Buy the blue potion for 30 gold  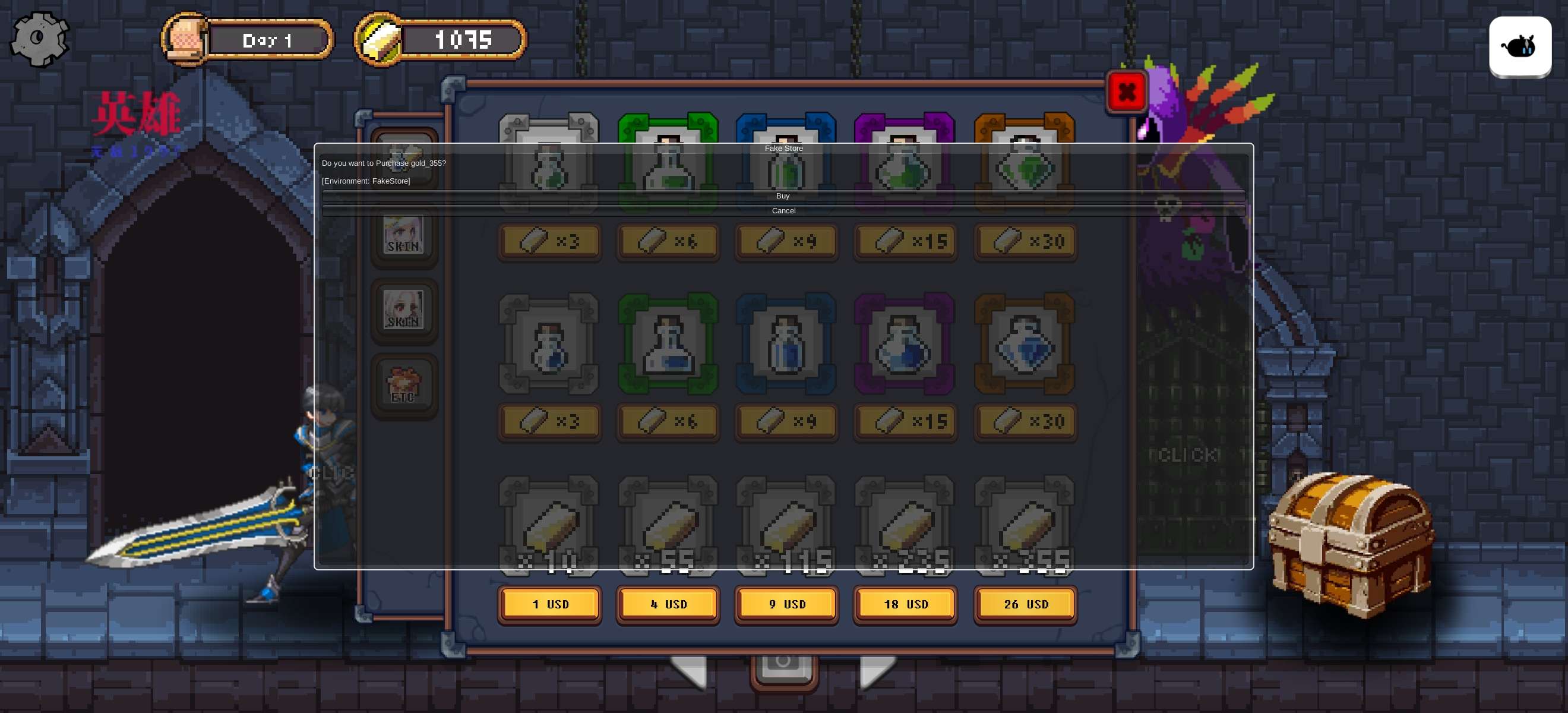(1025, 421)
